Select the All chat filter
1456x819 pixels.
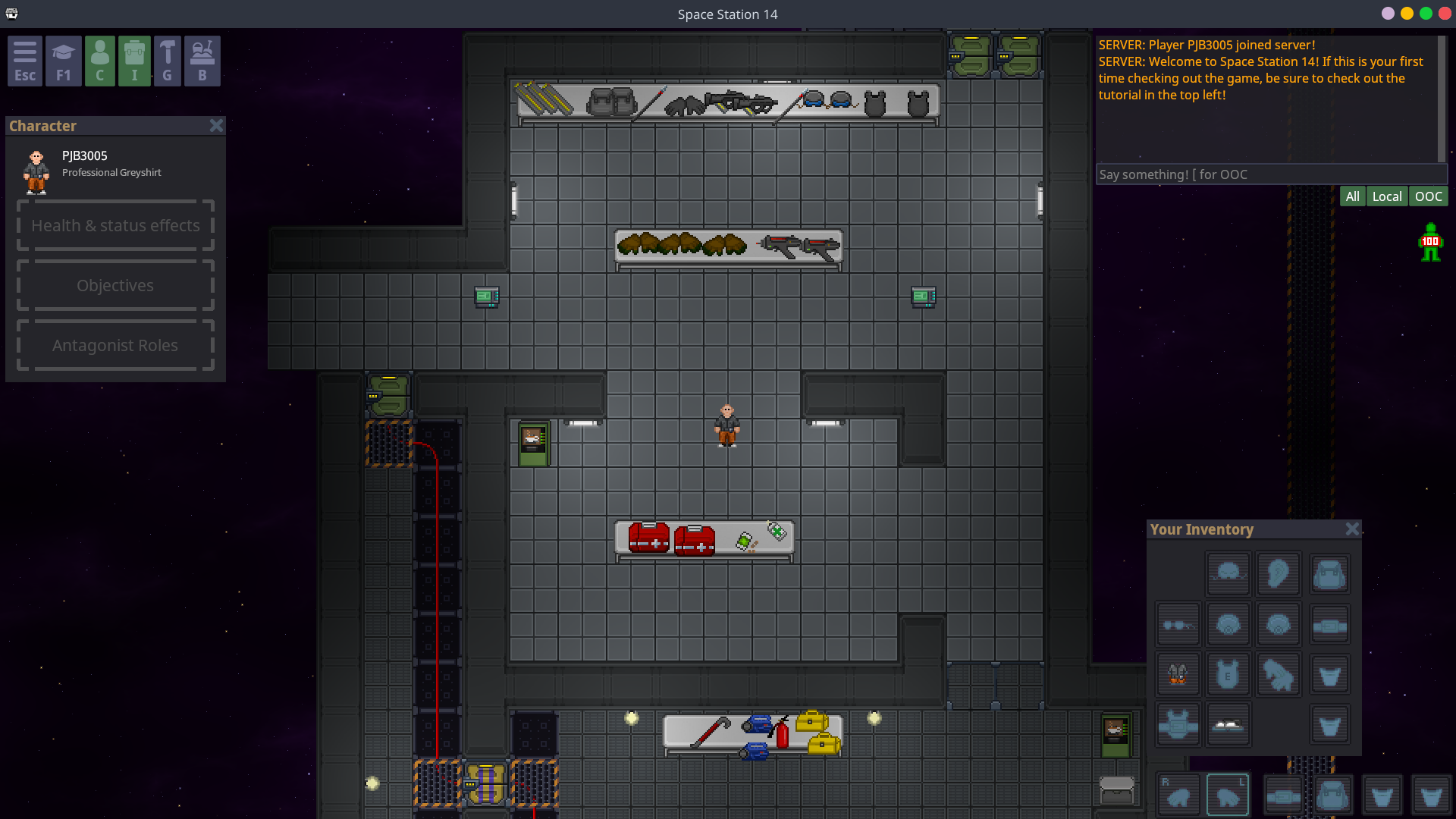[1352, 196]
